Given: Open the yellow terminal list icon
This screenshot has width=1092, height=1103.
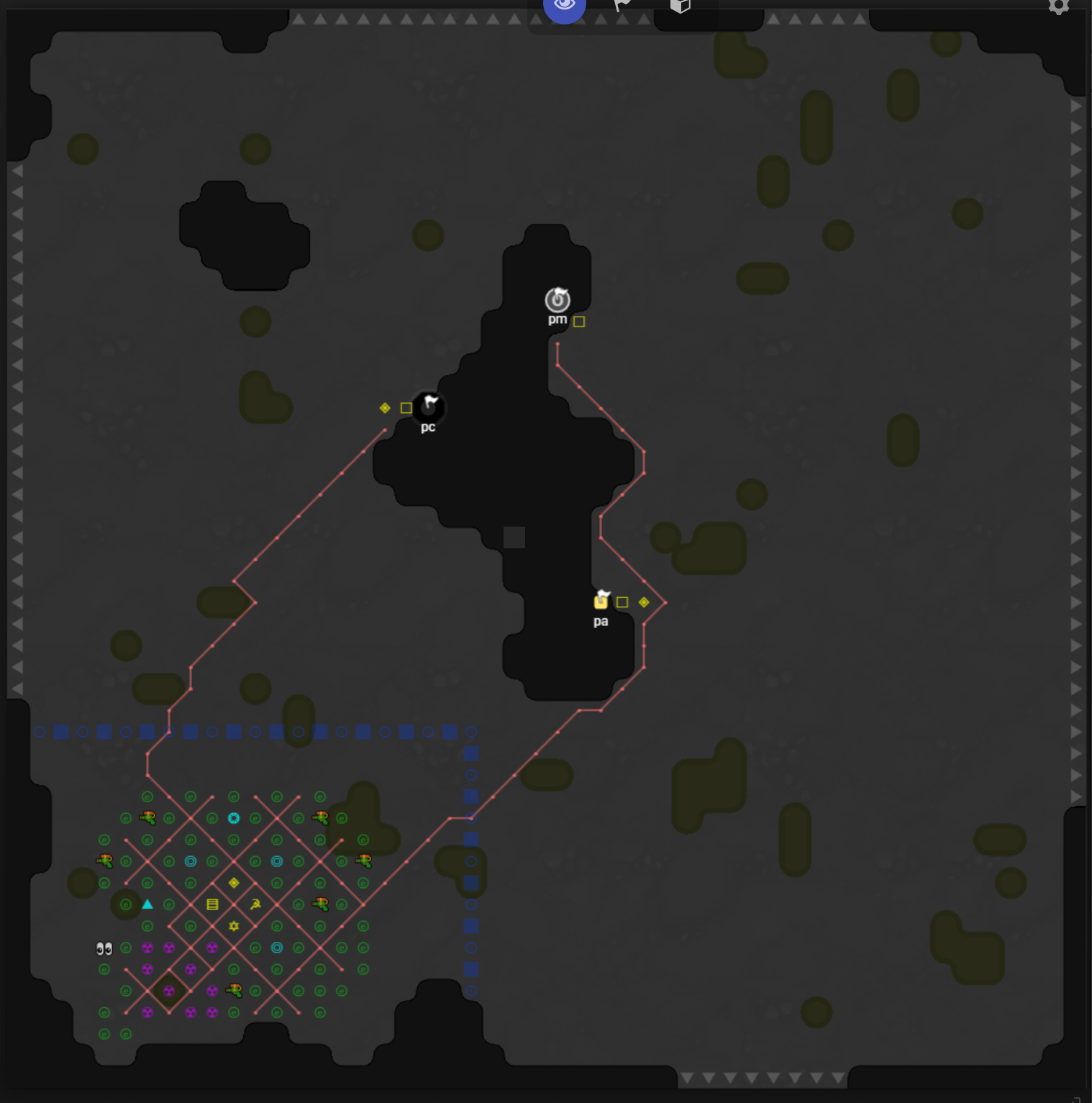Looking at the screenshot, I should [212, 904].
